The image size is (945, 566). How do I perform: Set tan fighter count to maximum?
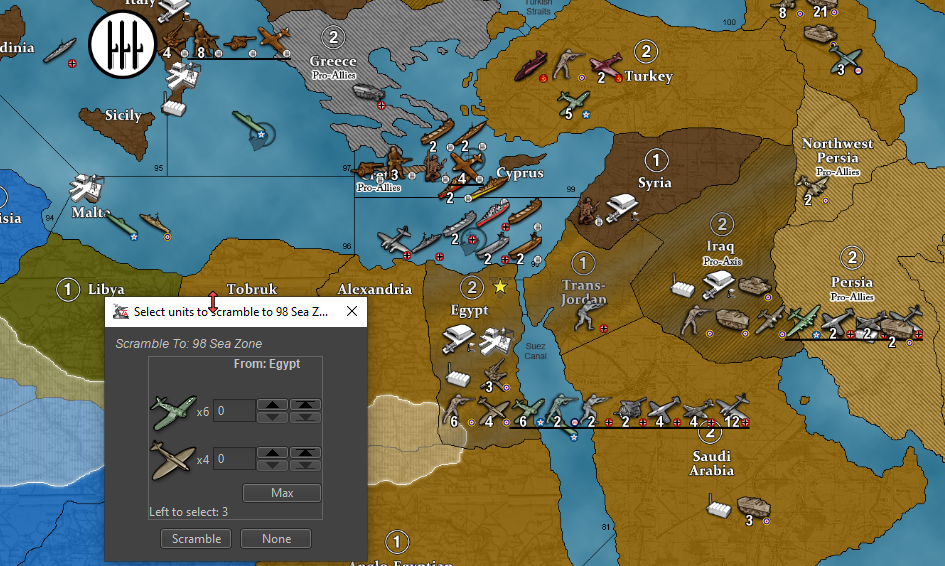point(304,453)
